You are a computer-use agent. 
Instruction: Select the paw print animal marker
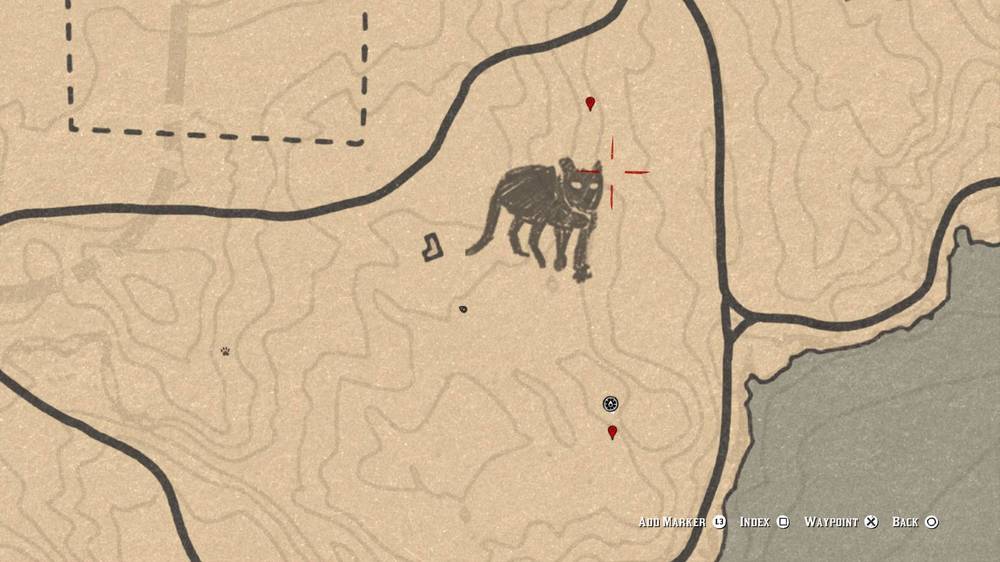pos(227,351)
